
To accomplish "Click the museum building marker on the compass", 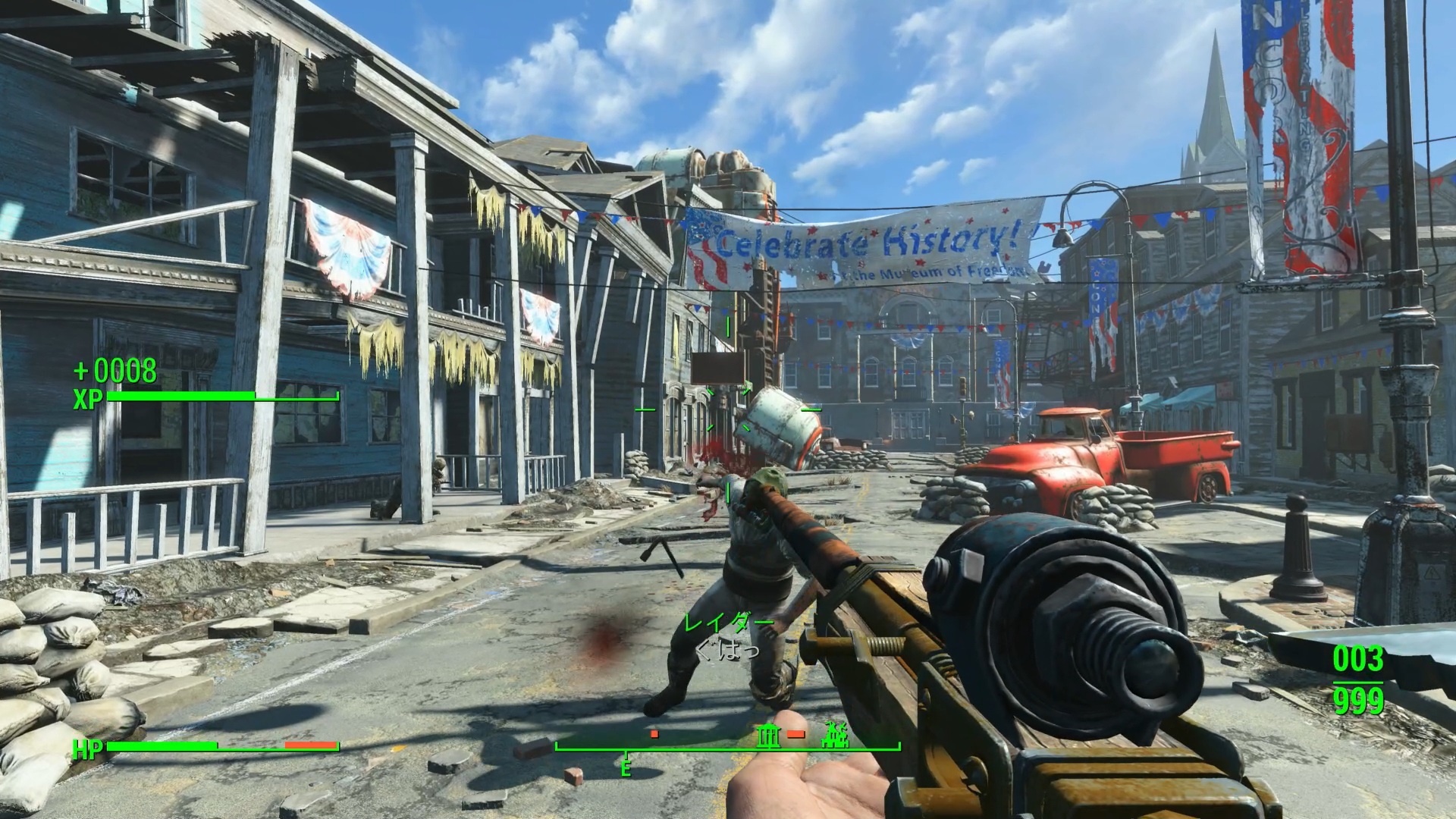I will point(770,734).
